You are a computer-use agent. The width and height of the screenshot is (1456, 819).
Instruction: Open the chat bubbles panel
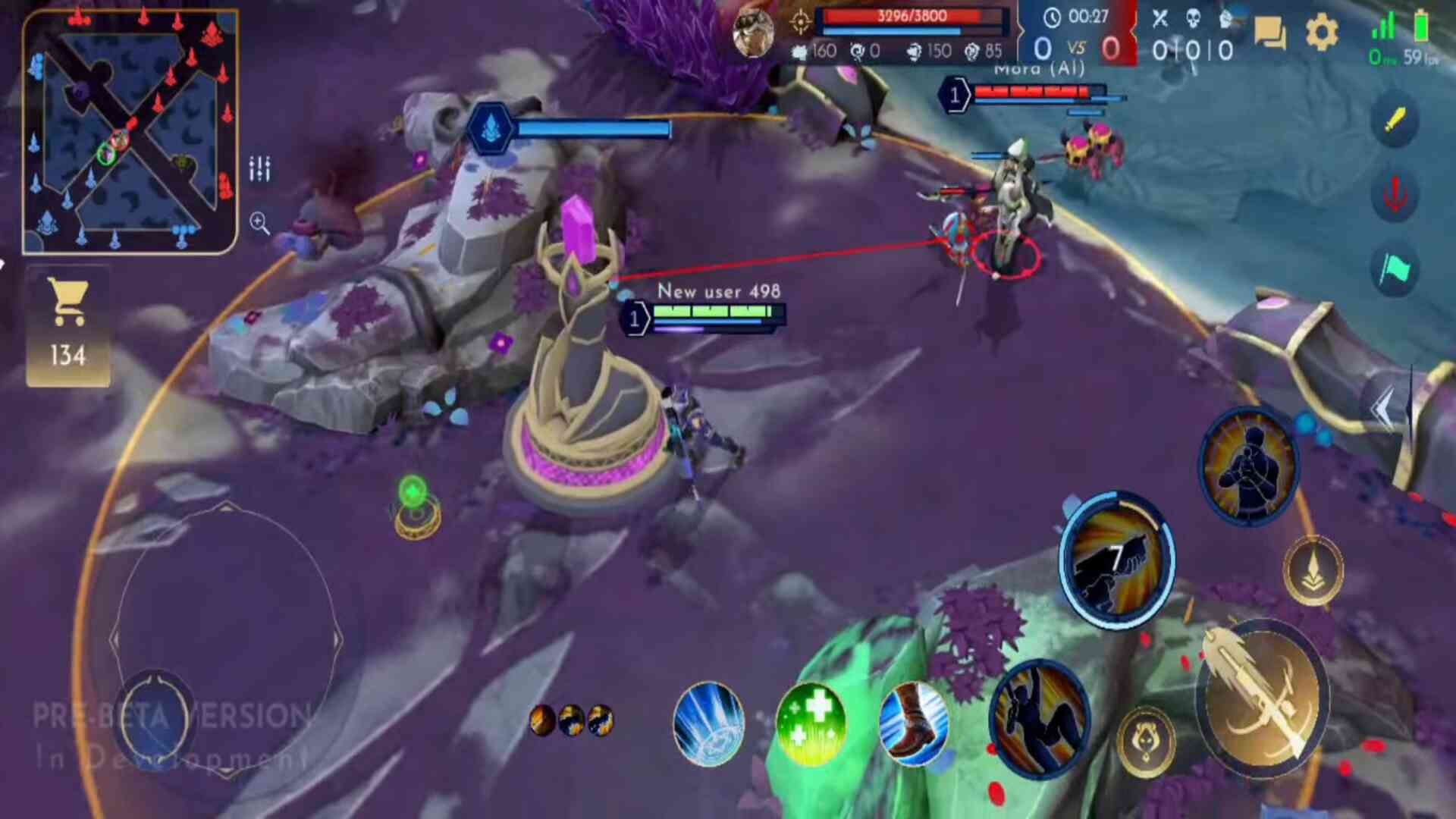click(x=1269, y=33)
